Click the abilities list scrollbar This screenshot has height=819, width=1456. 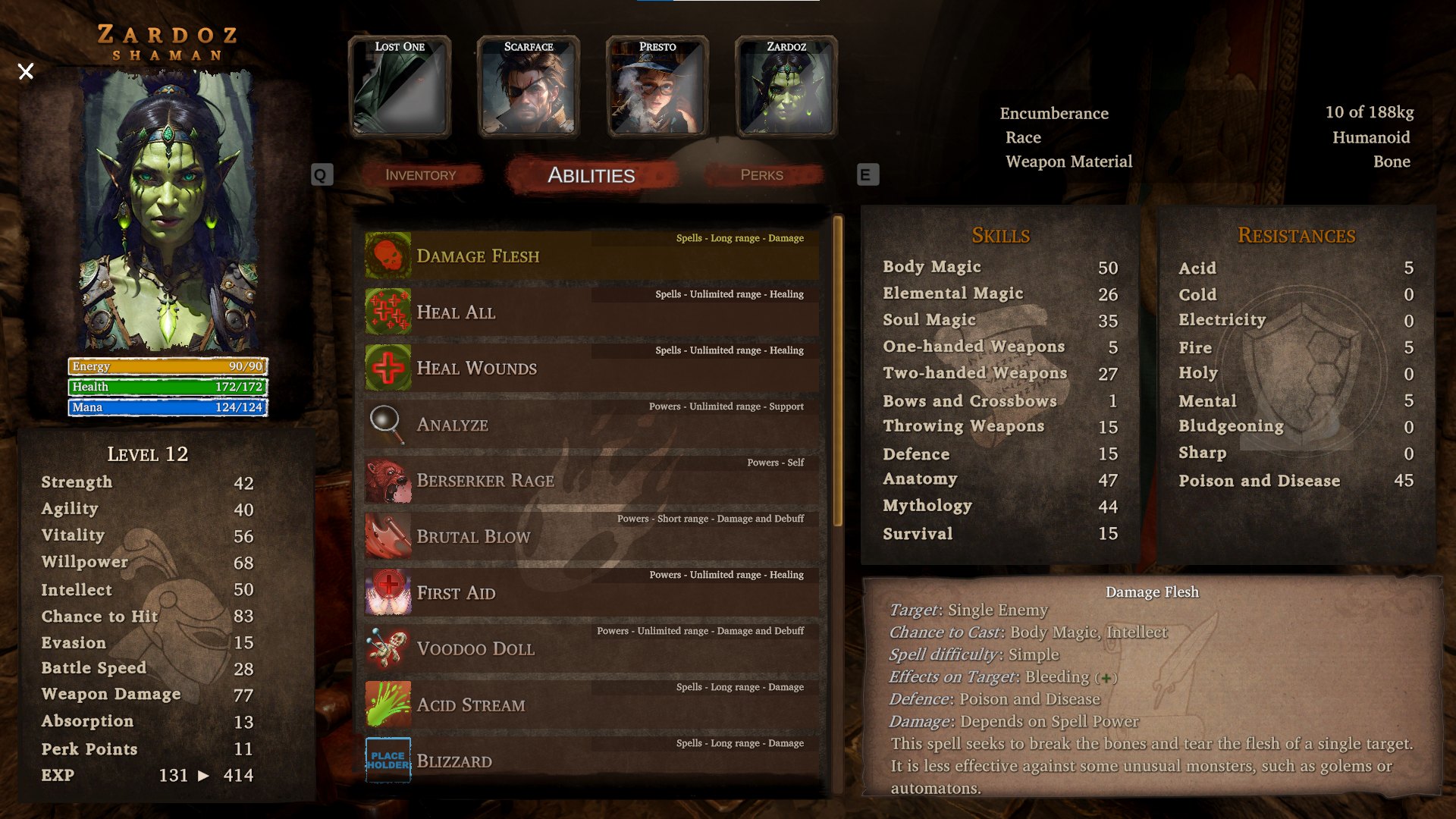click(838, 372)
